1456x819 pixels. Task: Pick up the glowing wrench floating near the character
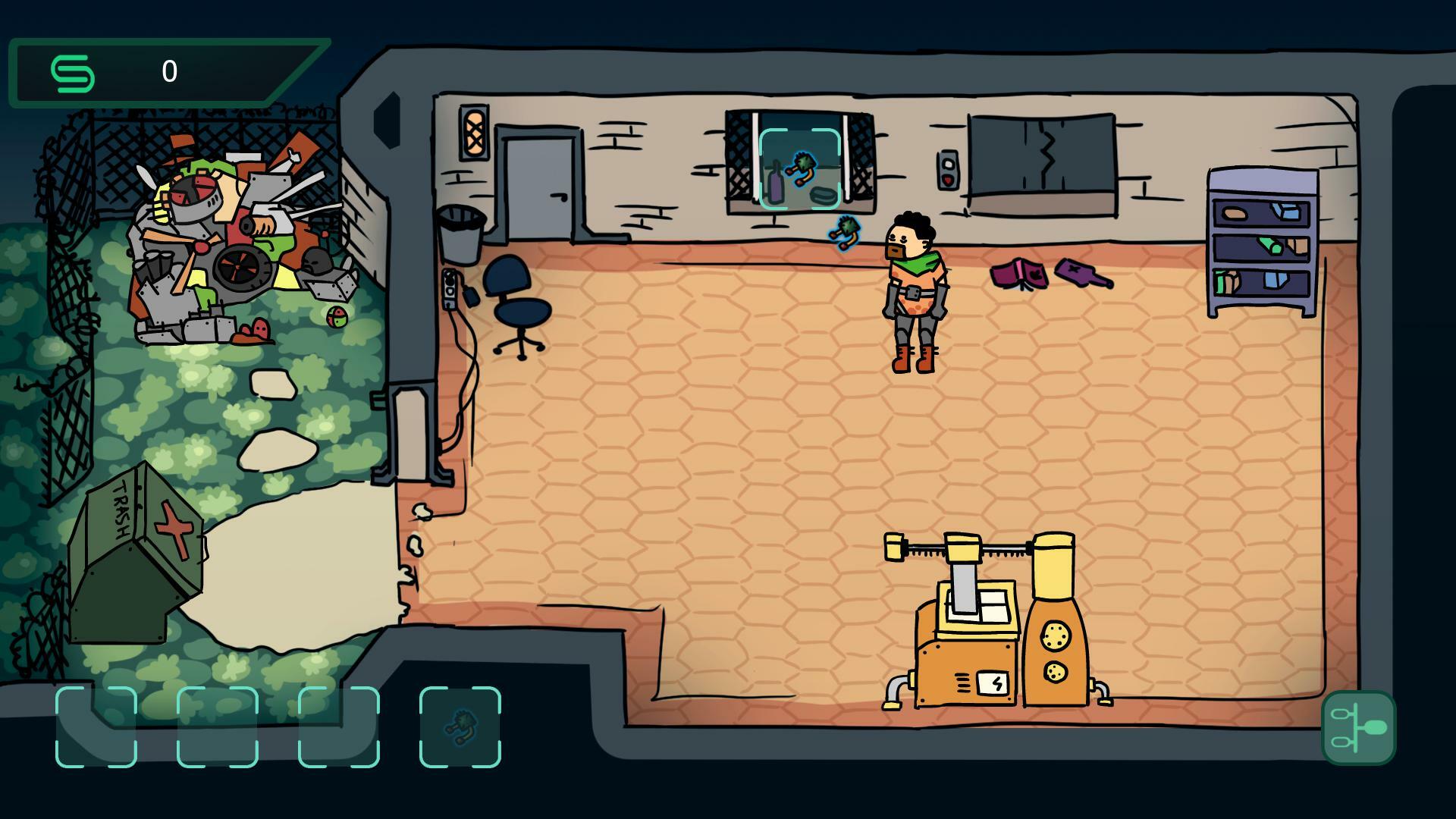(x=844, y=232)
